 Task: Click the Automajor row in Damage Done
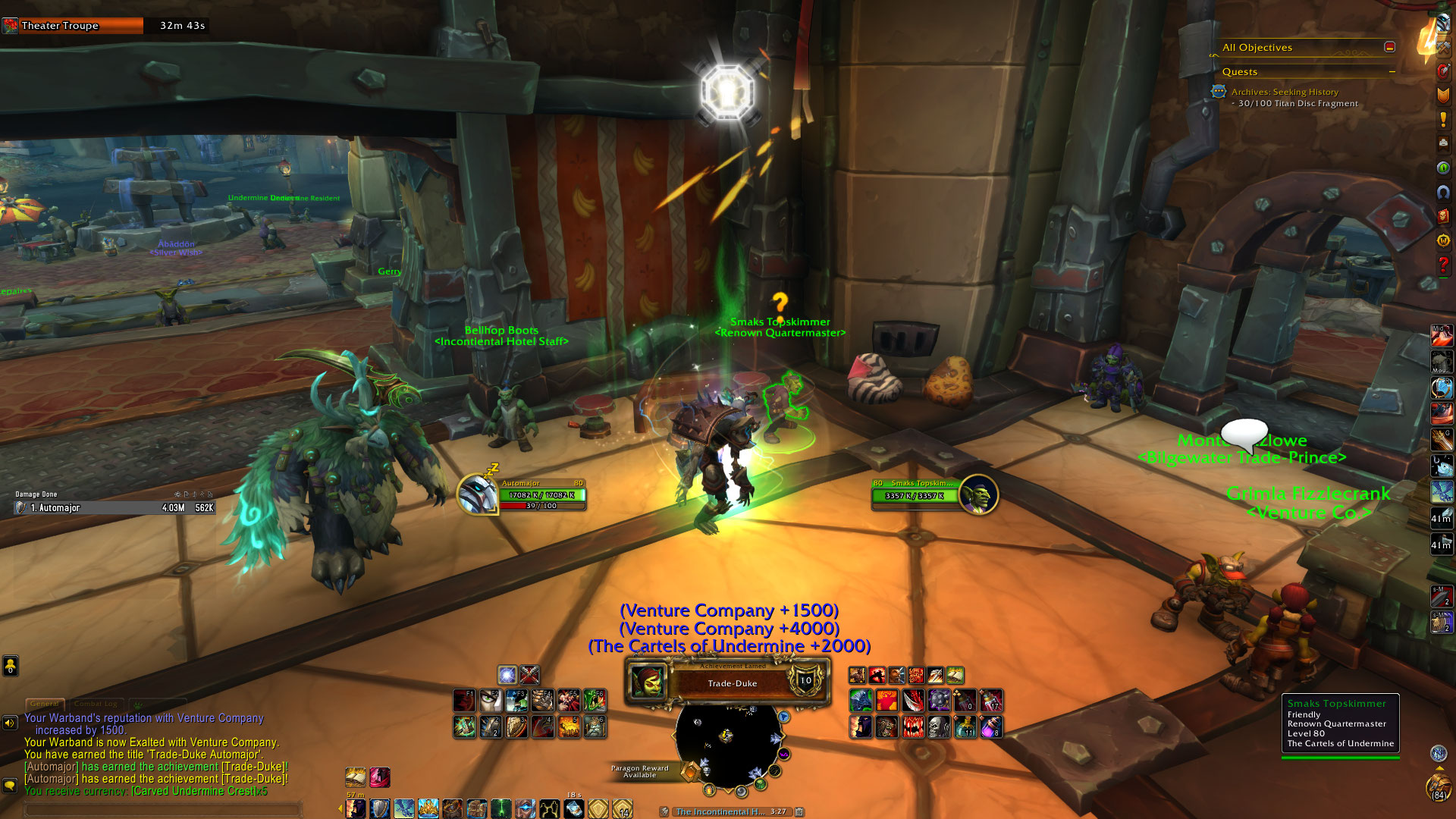coord(115,508)
